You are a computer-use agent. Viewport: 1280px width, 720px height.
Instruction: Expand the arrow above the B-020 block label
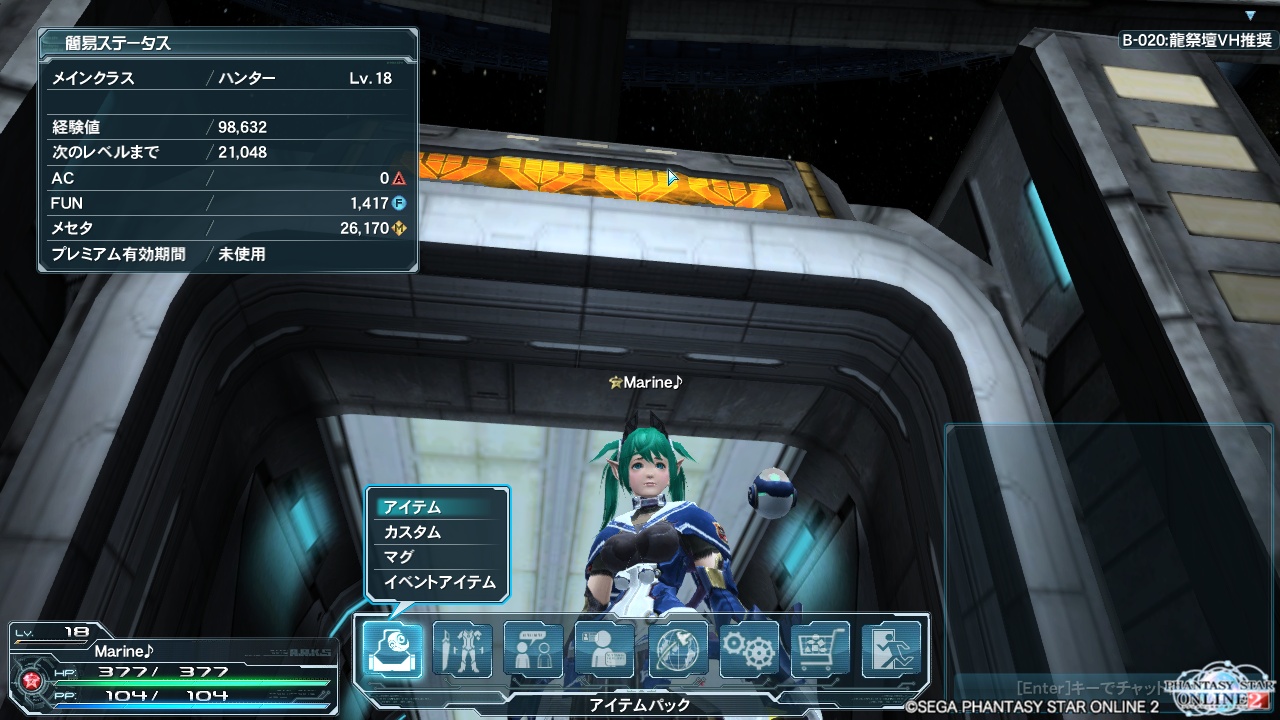[x=1250, y=16]
